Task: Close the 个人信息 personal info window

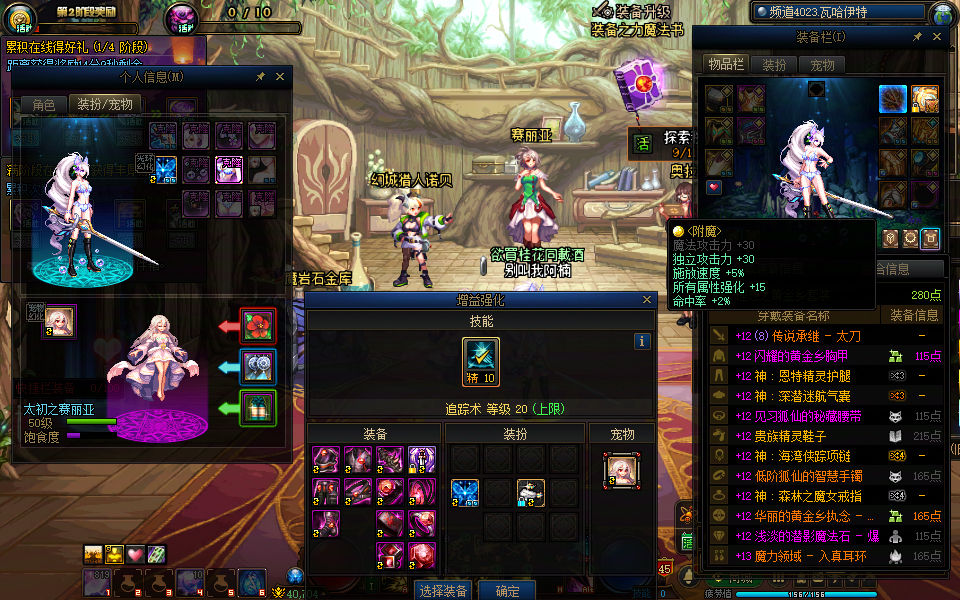Action: (x=280, y=76)
